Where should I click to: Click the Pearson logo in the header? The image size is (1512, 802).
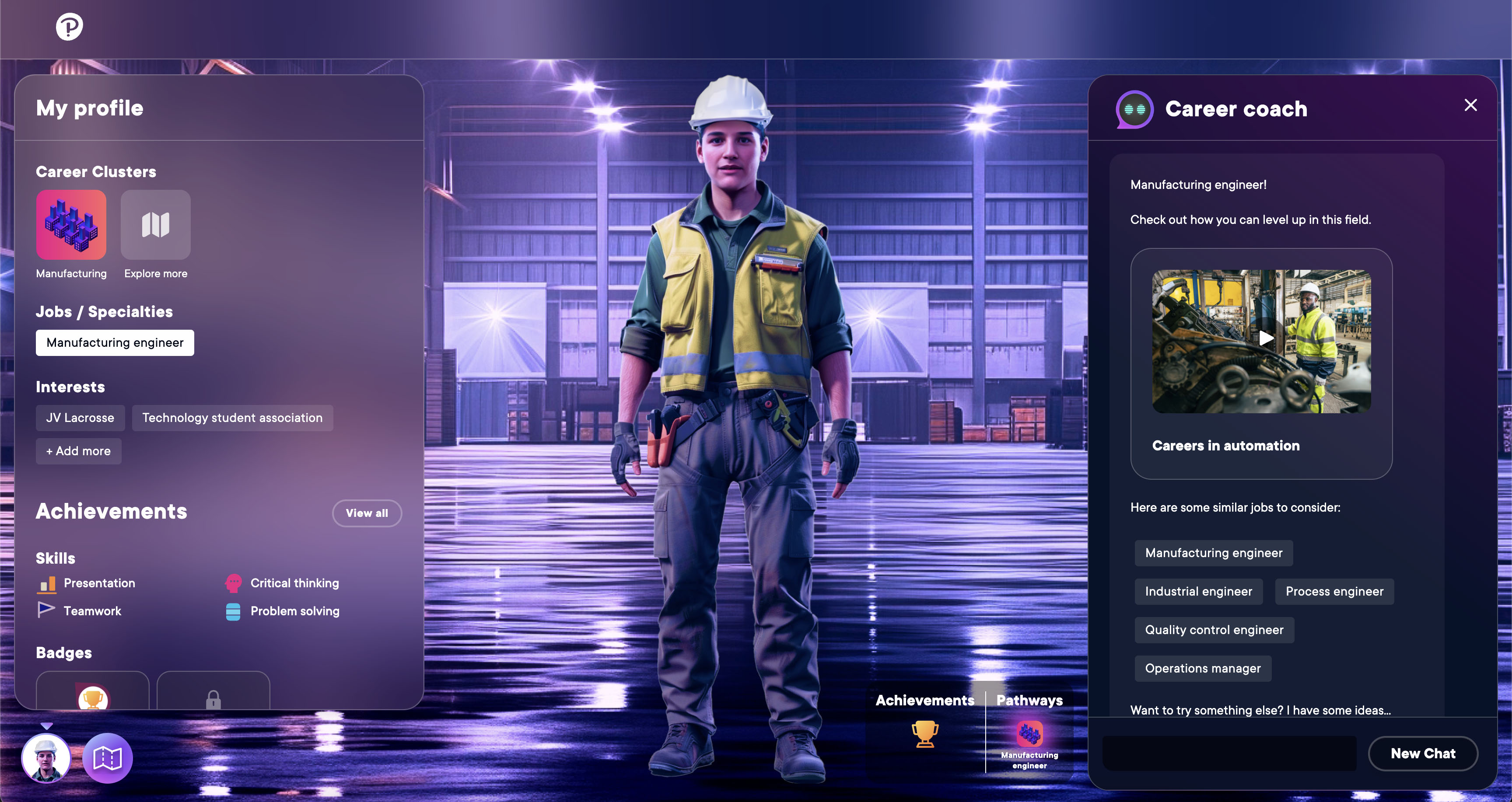[x=69, y=26]
